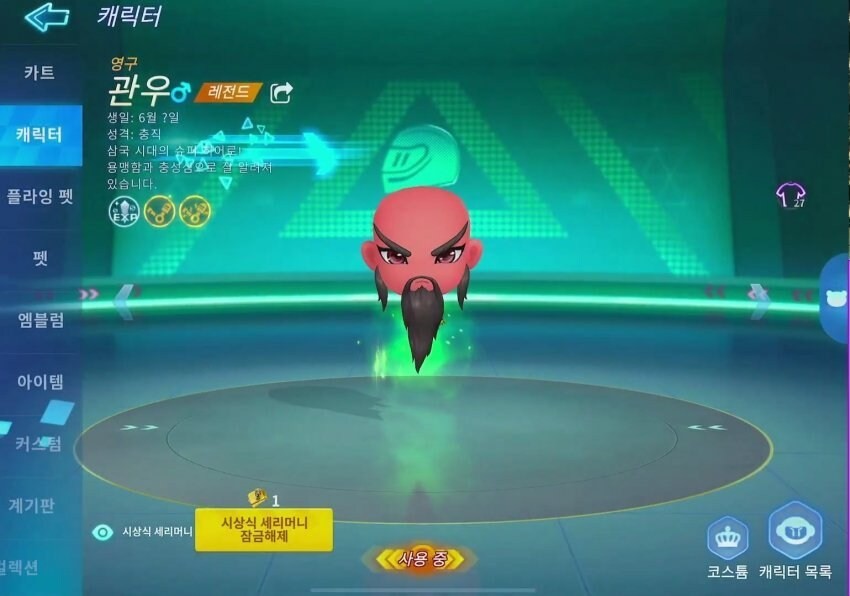This screenshot has width=850, height=596.
Task: Toggle 시상식 세리머니 preview eye icon
Action: point(102,532)
